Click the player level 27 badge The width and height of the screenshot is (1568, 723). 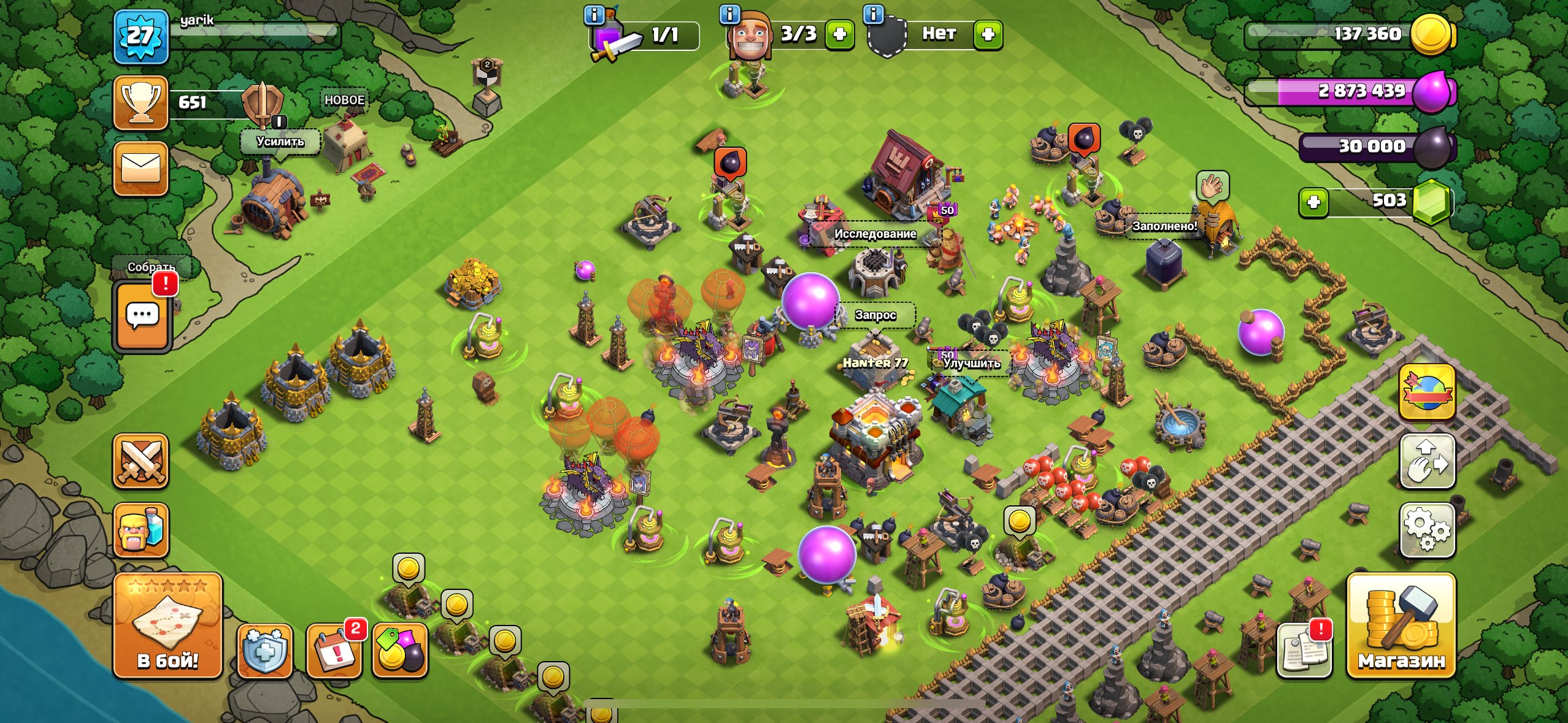(x=140, y=36)
